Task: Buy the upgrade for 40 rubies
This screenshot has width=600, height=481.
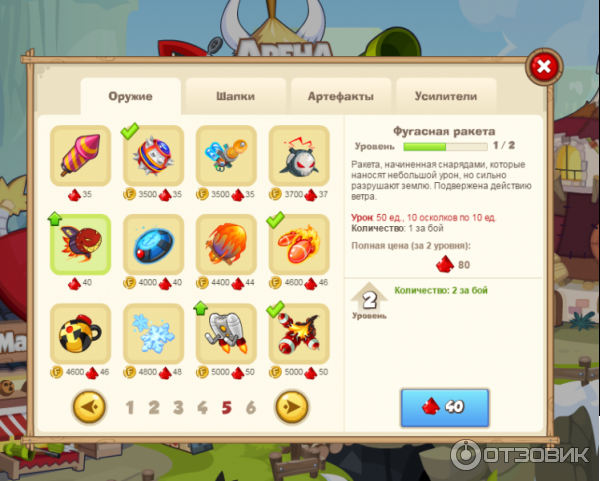Action: tap(445, 407)
